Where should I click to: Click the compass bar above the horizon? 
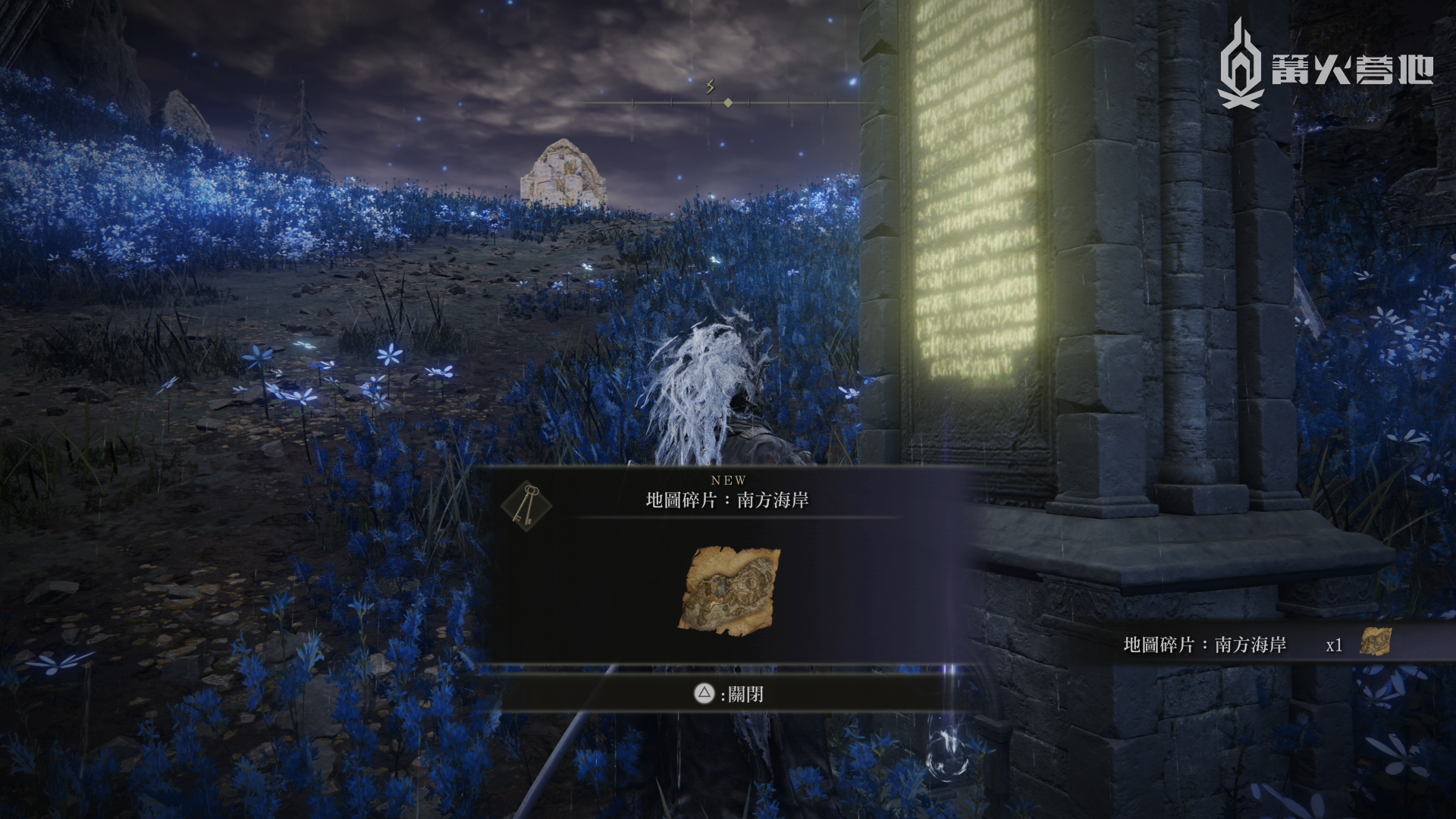pyautogui.click(x=726, y=102)
